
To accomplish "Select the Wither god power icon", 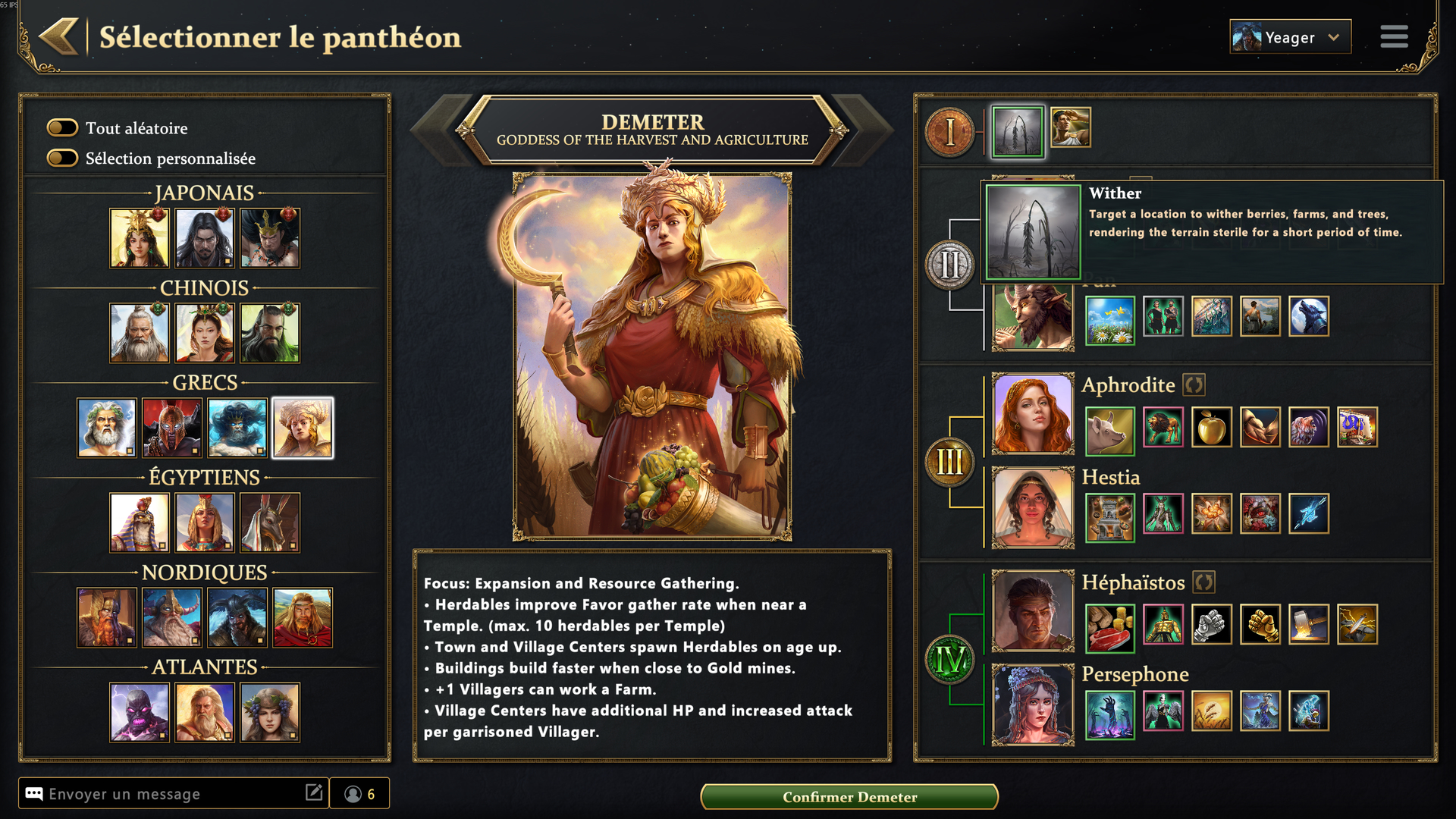I will (1018, 132).
